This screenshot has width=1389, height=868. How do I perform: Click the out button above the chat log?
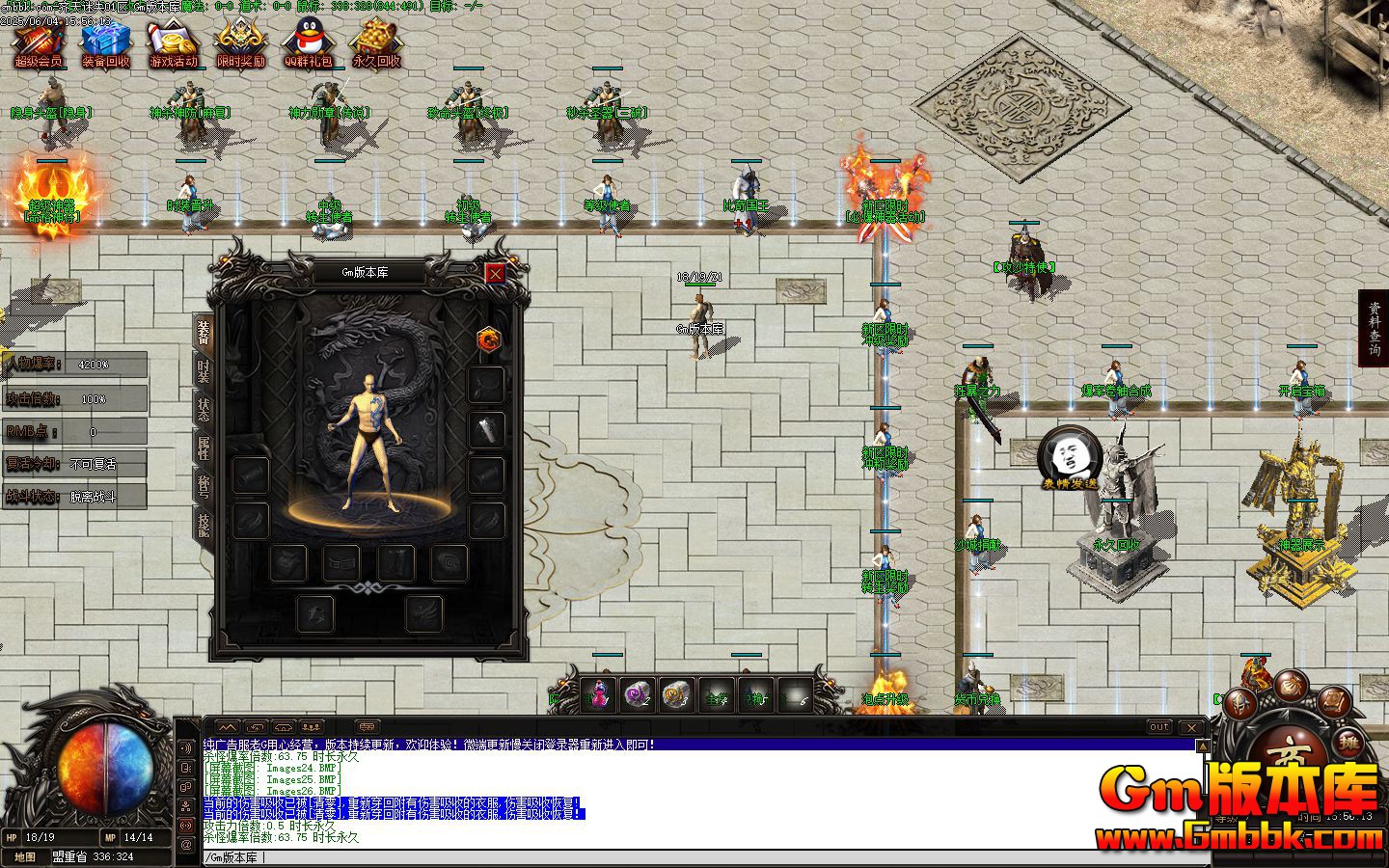click(x=1158, y=726)
